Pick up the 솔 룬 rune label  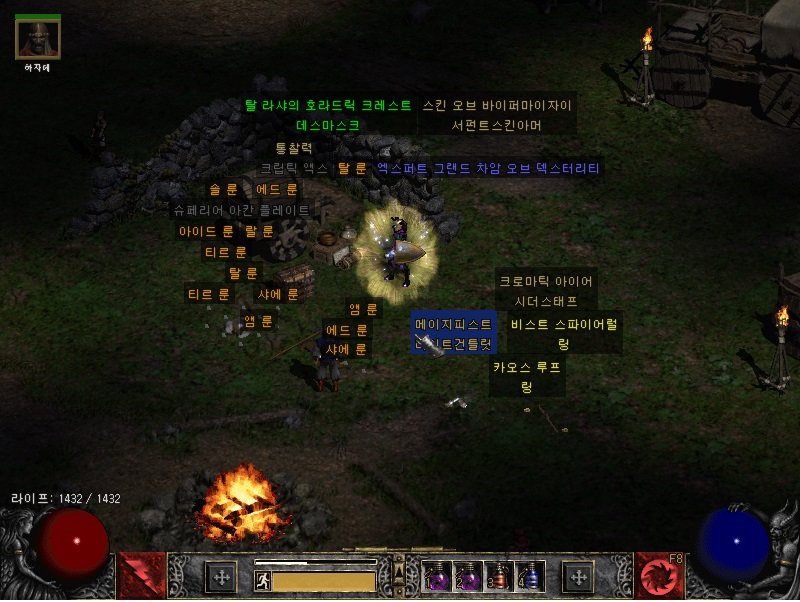(223, 189)
